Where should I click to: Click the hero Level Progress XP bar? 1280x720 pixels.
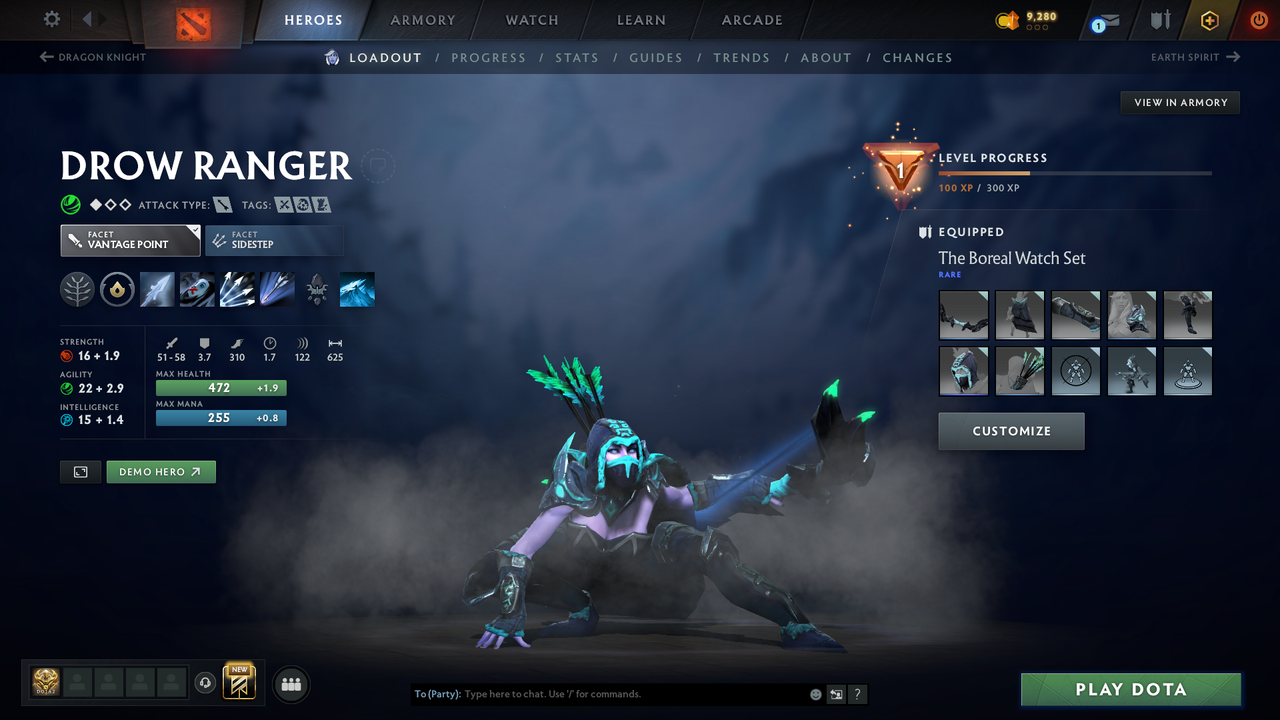(1076, 172)
